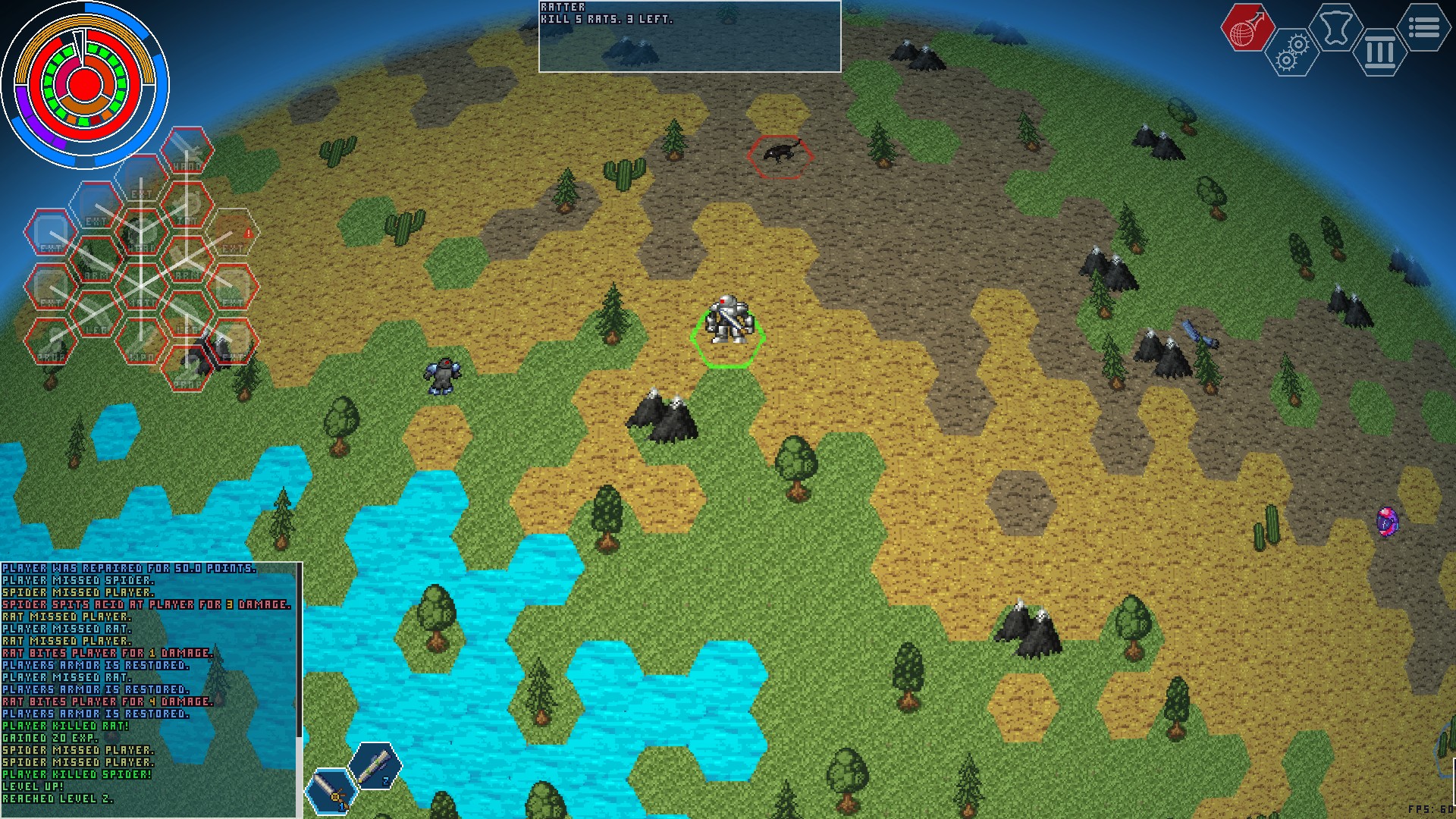Click the circular status gauge

85,84
